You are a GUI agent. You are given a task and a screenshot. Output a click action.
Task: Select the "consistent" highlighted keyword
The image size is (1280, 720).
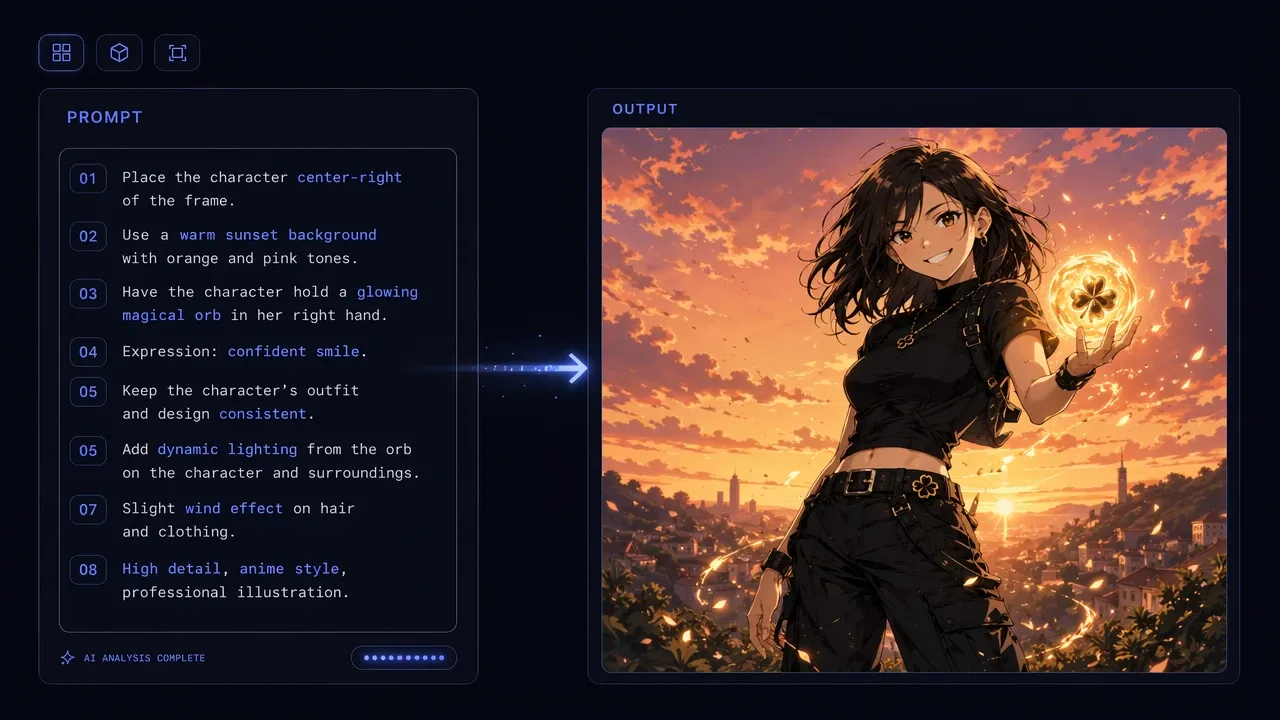(x=262, y=414)
